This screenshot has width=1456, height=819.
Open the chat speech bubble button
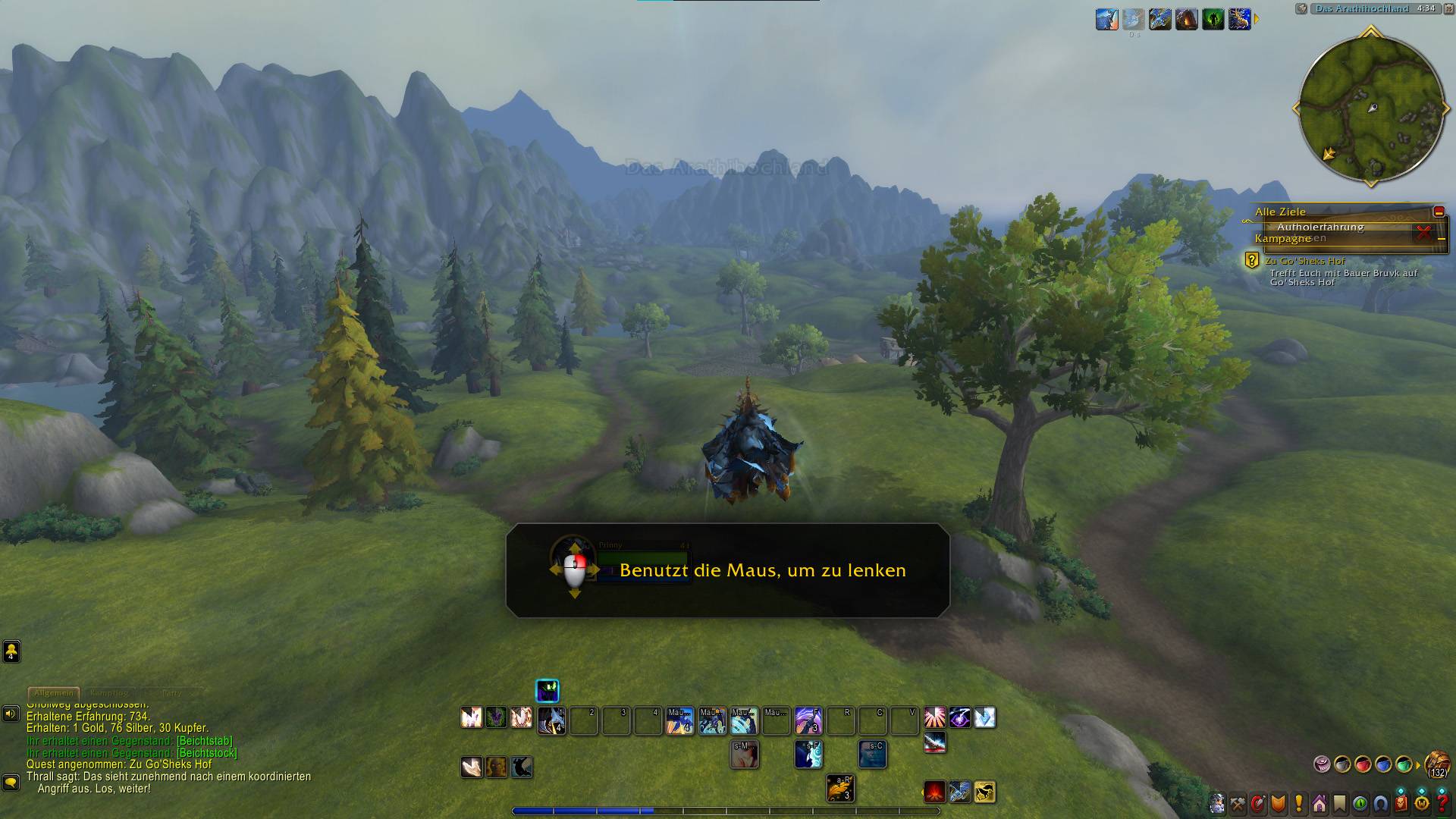pyautogui.click(x=11, y=781)
